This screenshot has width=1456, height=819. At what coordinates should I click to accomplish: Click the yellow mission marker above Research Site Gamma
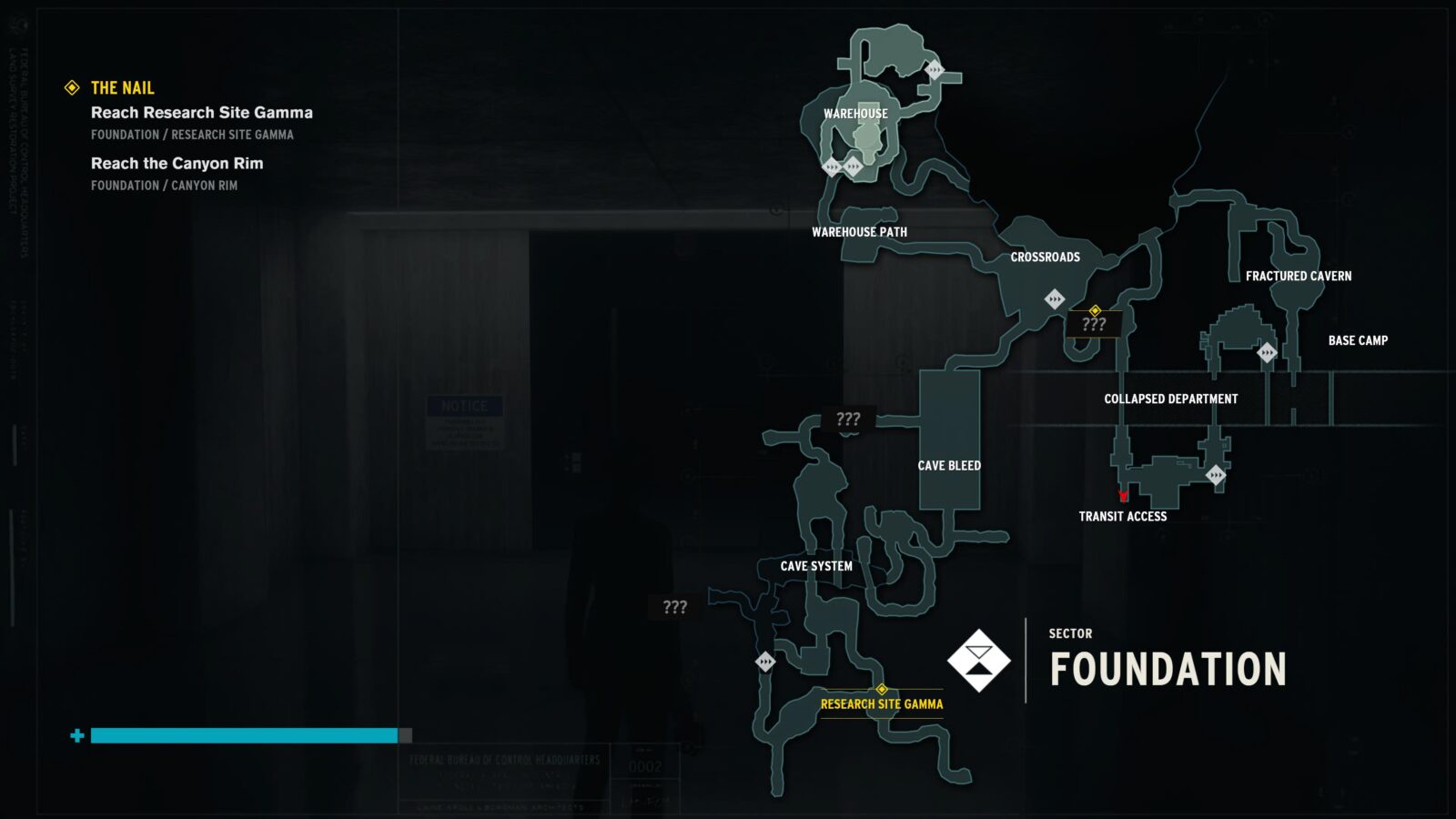click(x=881, y=691)
